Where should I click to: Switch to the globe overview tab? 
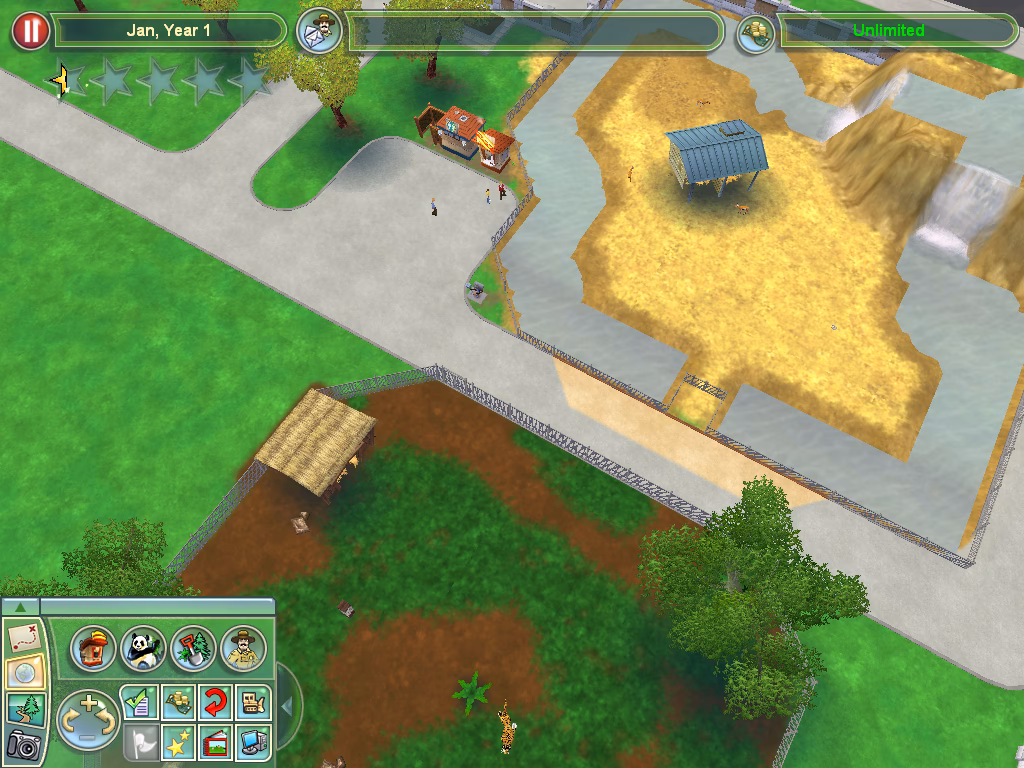23,673
